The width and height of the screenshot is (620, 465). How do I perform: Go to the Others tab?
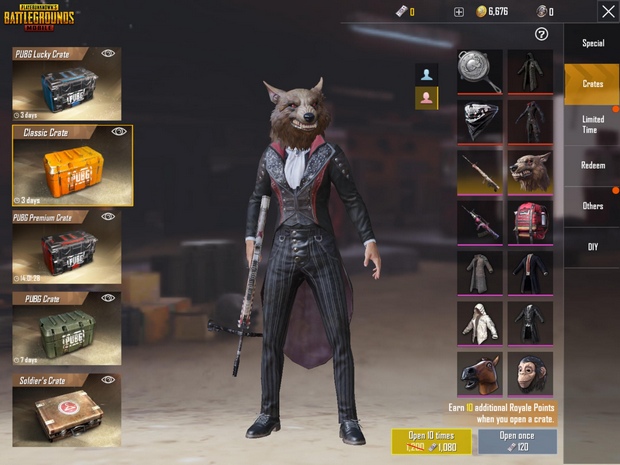click(592, 206)
